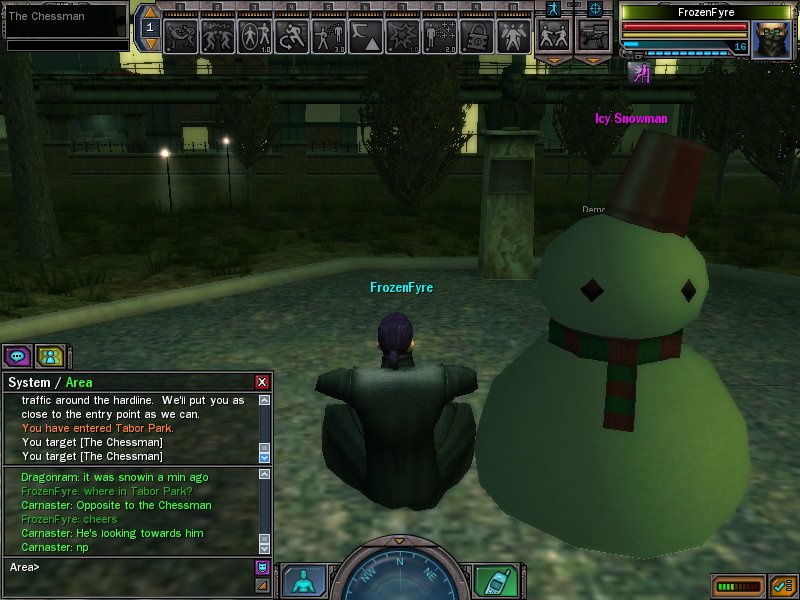Activate the pistol gun stance icon
The image size is (800, 600).
(594, 36)
